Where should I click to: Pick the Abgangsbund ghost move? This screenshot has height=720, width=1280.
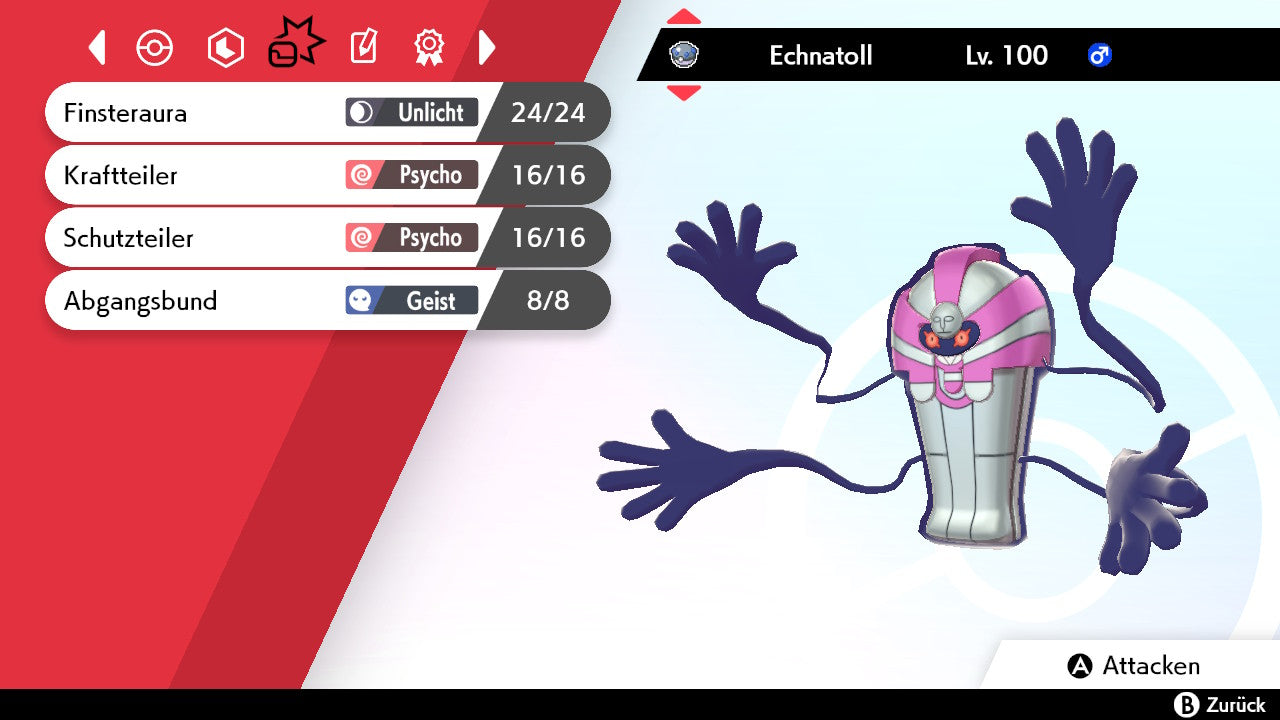tap(300, 300)
